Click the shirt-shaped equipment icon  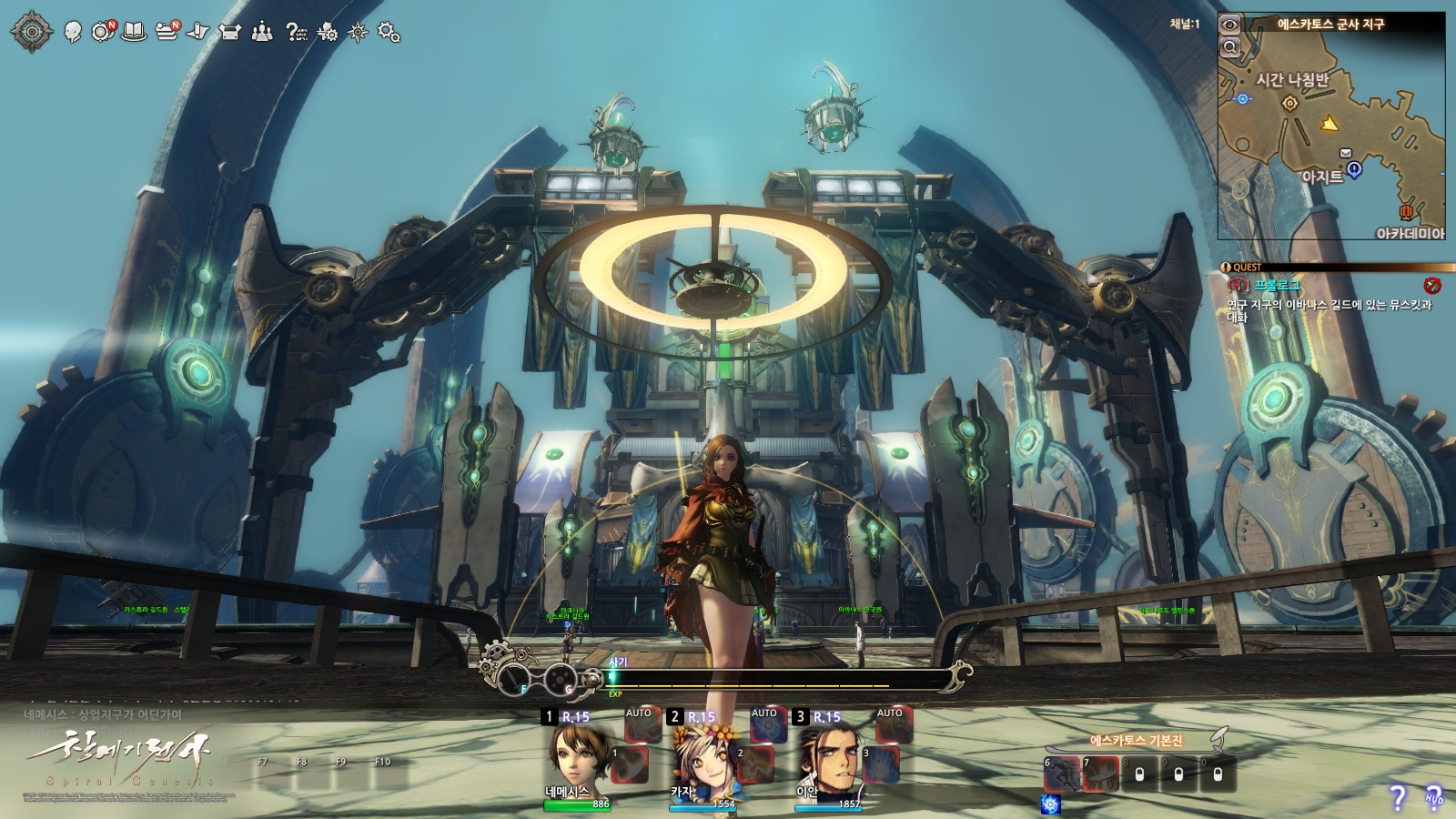click(230, 33)
